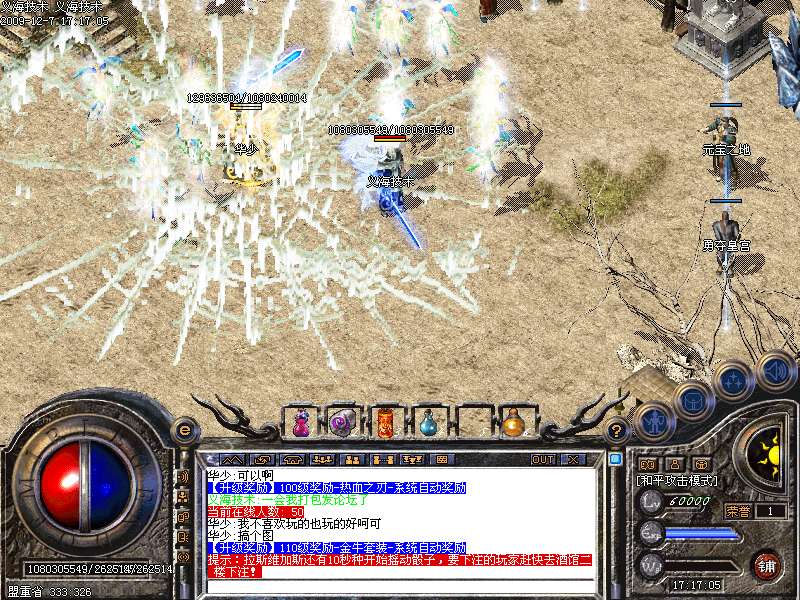
Task: Select the purple swirl stone belt slot
Action: click(342, 423)
